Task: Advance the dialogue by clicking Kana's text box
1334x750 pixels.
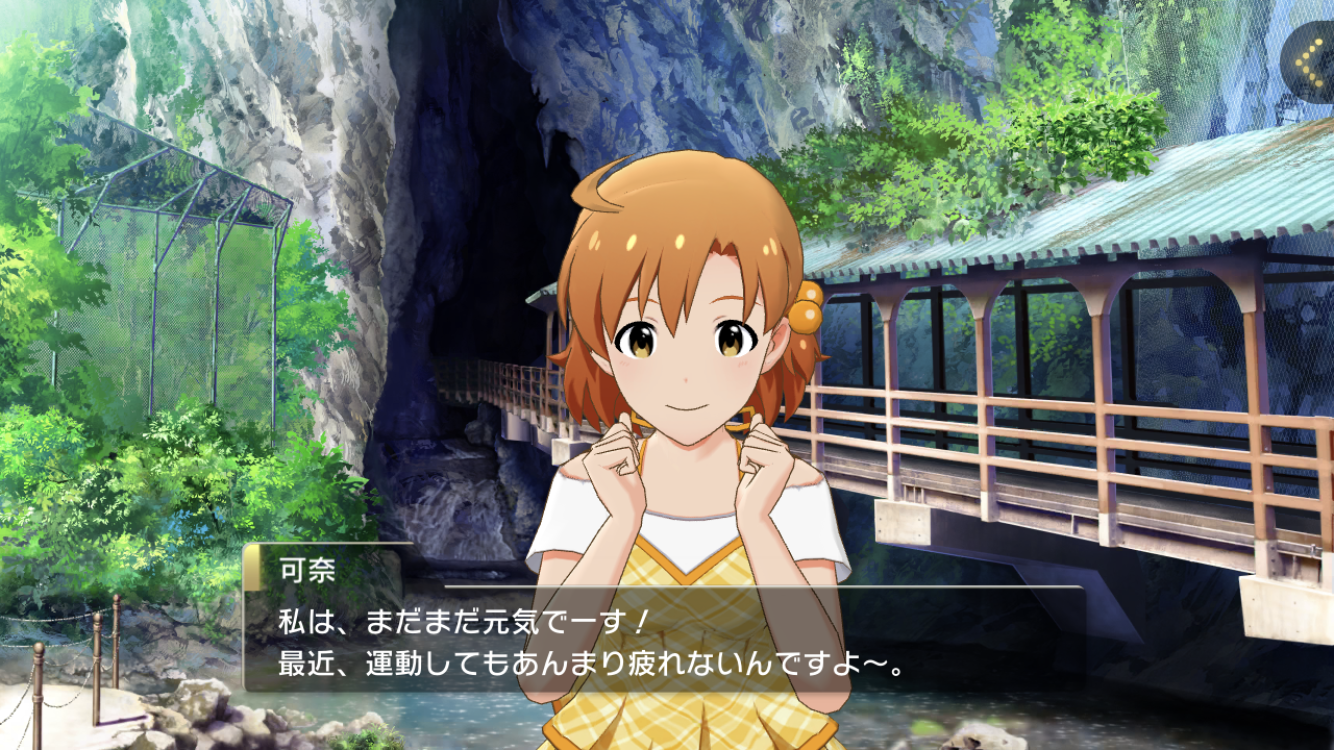Action: [664, 641]
